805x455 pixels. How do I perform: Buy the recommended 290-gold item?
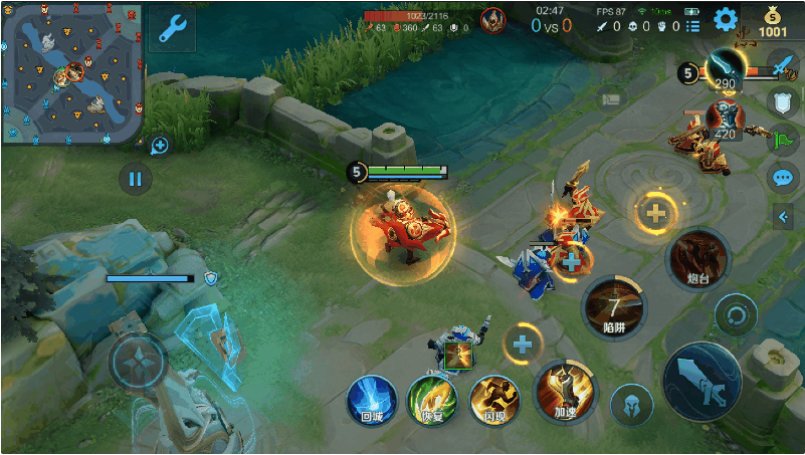tap(724, 70)
